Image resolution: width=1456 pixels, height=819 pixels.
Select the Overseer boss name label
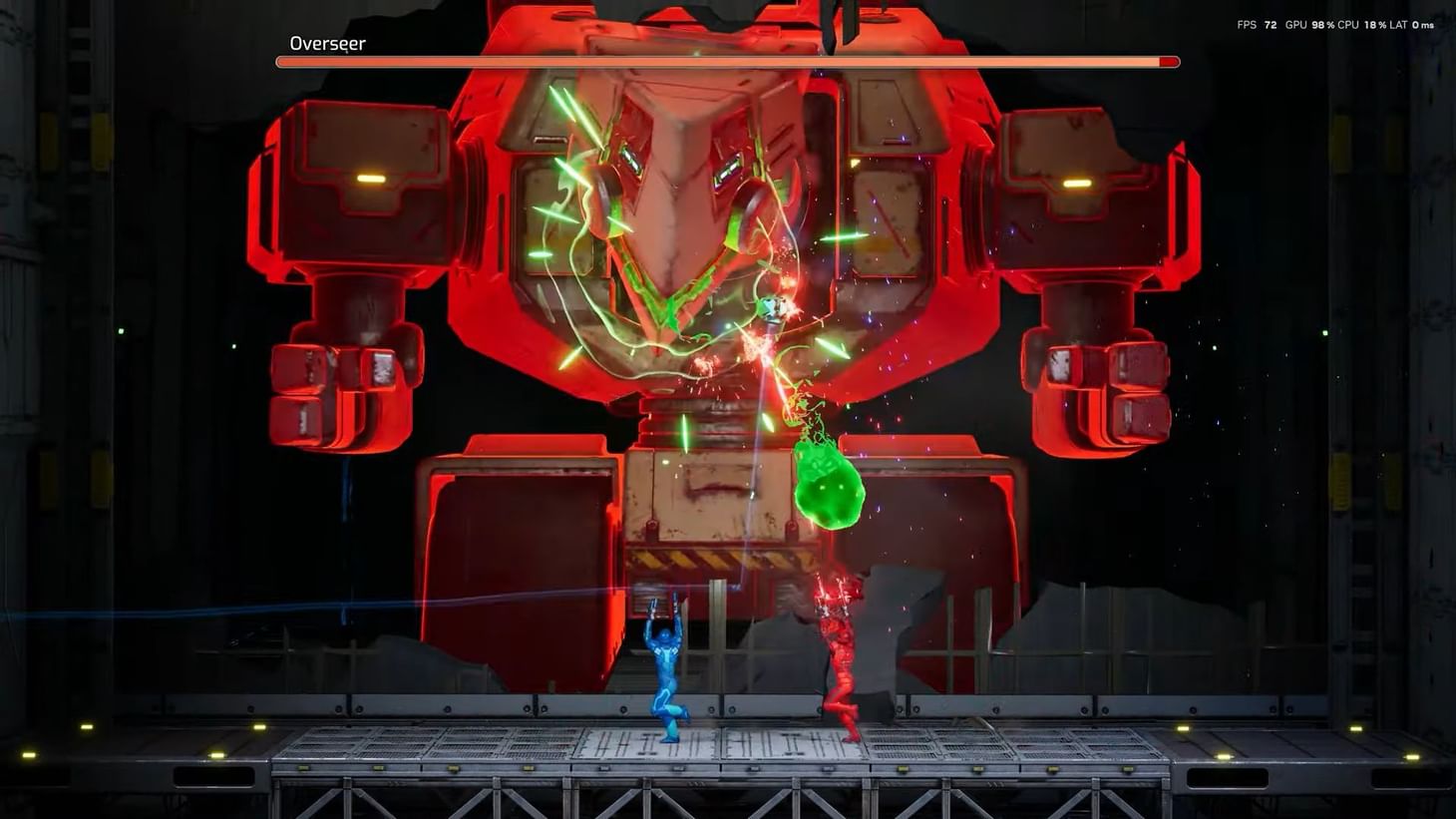pos(327,43)
